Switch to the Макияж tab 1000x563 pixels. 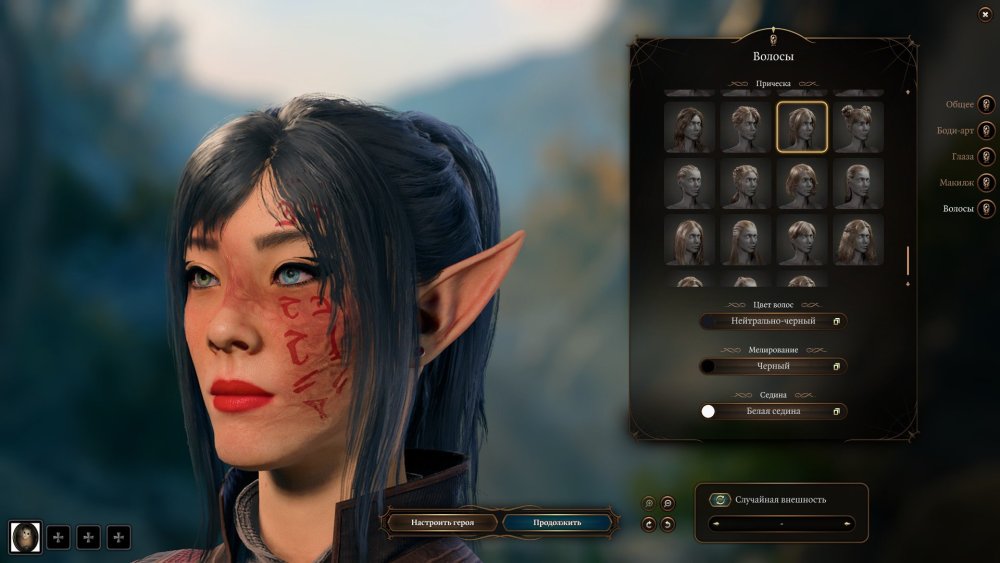click(x=986, y=182)
